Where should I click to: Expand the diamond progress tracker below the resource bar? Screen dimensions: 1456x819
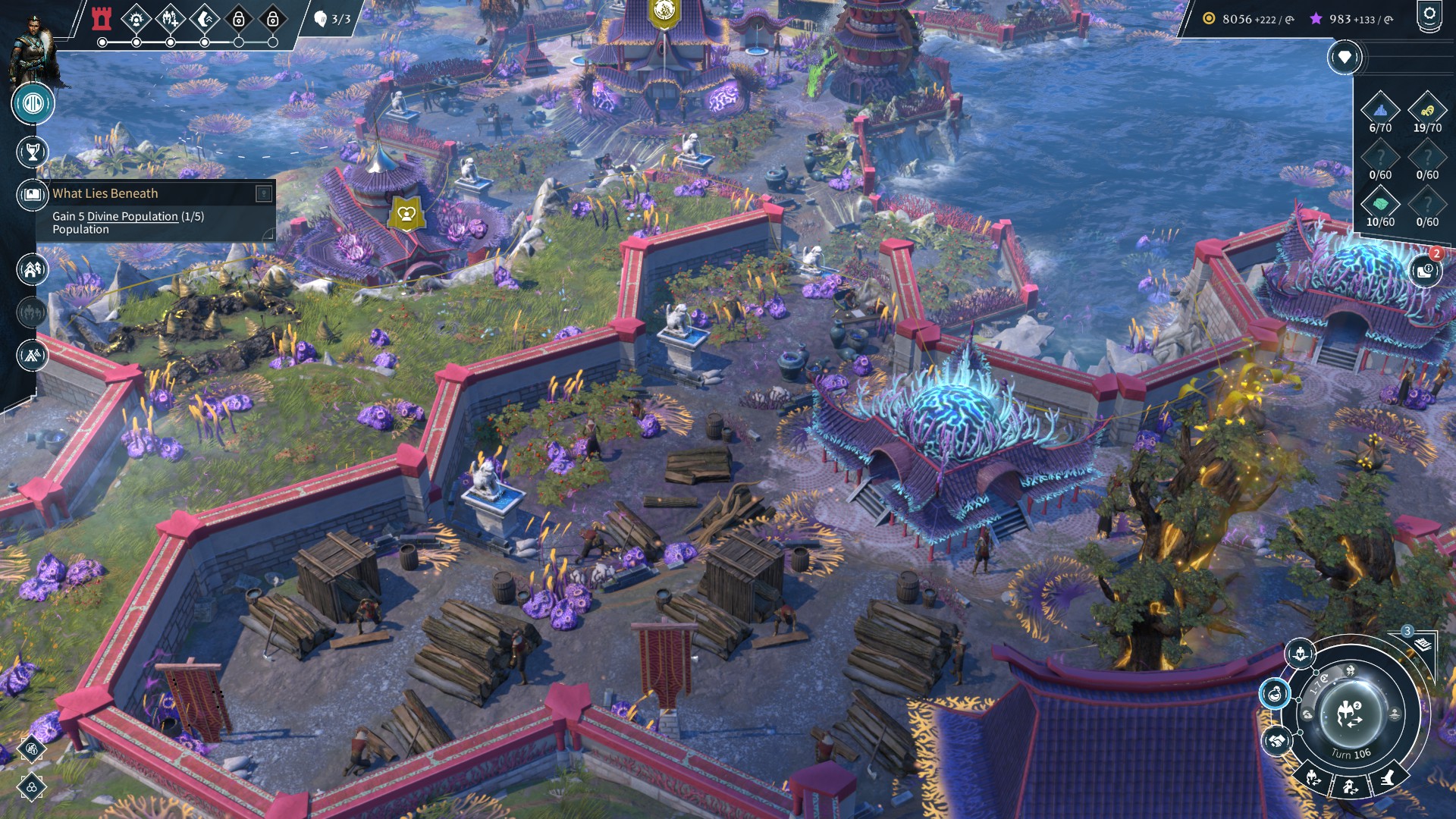tap(1345, 57)
